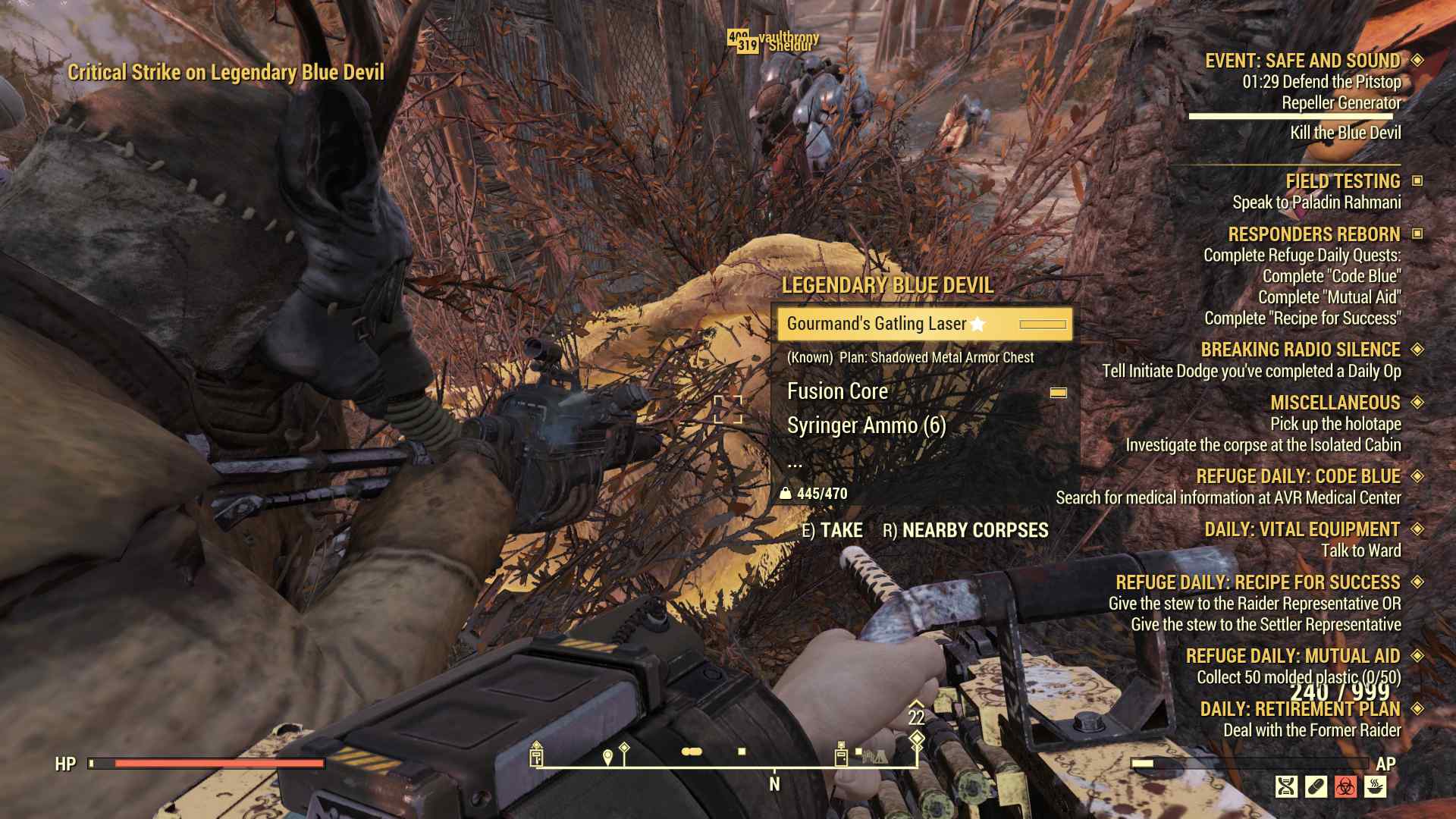Click the mutation DNA status icon
Image resolution: width=1456 pixels, height=819 pixels.
click(x=1286, y=786)
